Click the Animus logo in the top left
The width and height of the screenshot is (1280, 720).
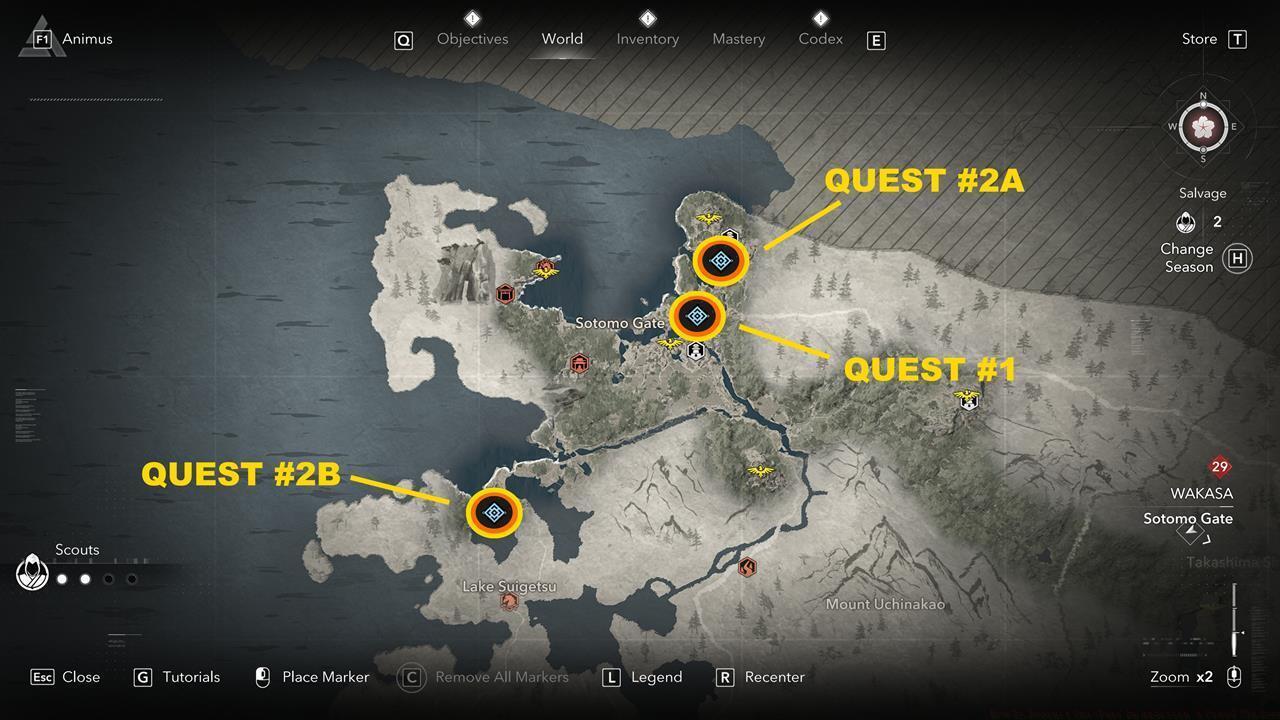(x=40, y=38)
